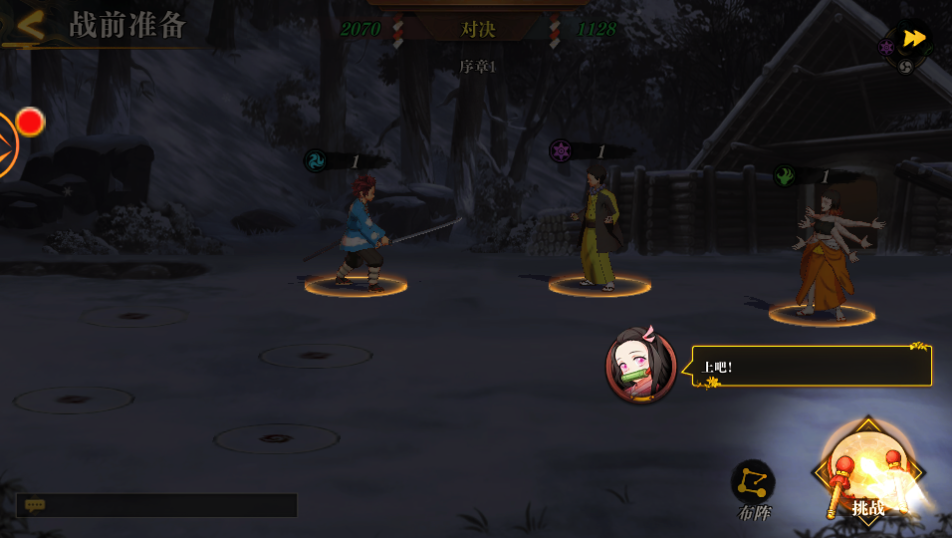Select the swordsman unit in blue jacket
The width and height of the screenshot is (952, 538).
coord(360,237)
